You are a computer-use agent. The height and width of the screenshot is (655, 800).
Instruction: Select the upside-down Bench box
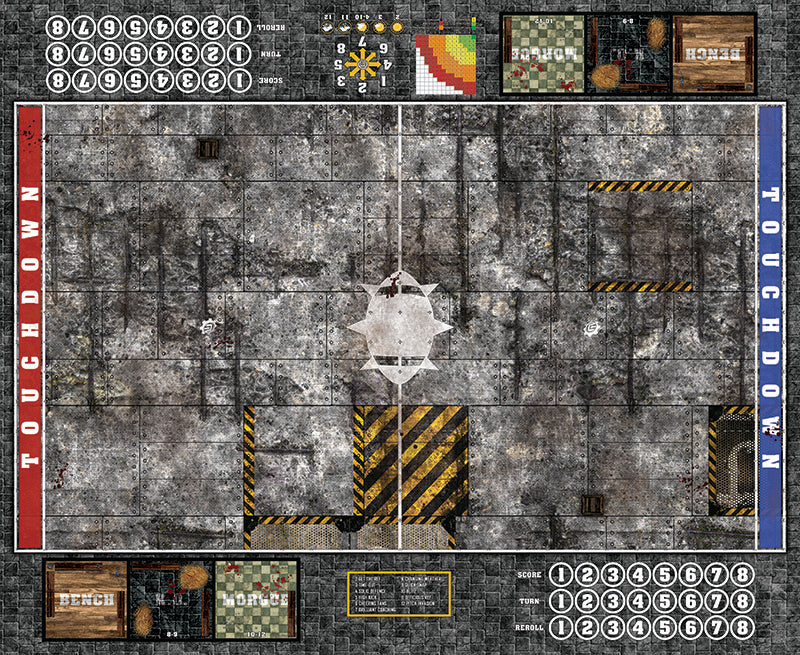click(x=714, y=53)
